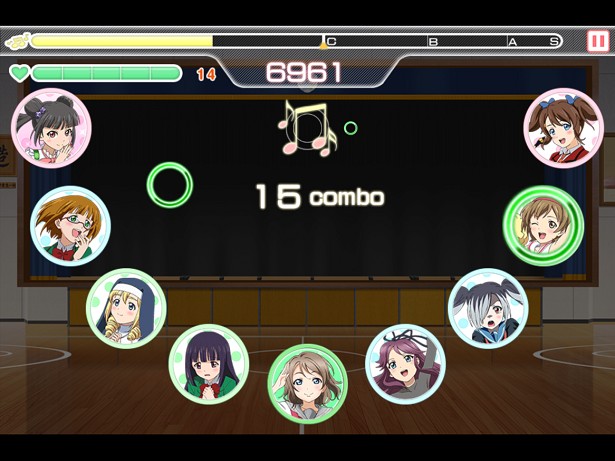Screen dimensions: 615x461
Task: Tap the long dark-purple-haired girl circle
Action: [x=208, y=363]
